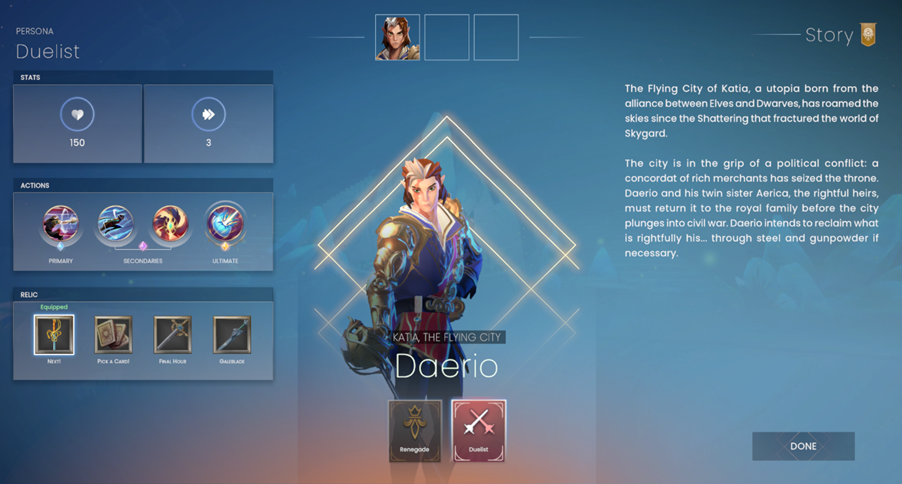Inspect the dashing secondary action icon

[116, 226]
